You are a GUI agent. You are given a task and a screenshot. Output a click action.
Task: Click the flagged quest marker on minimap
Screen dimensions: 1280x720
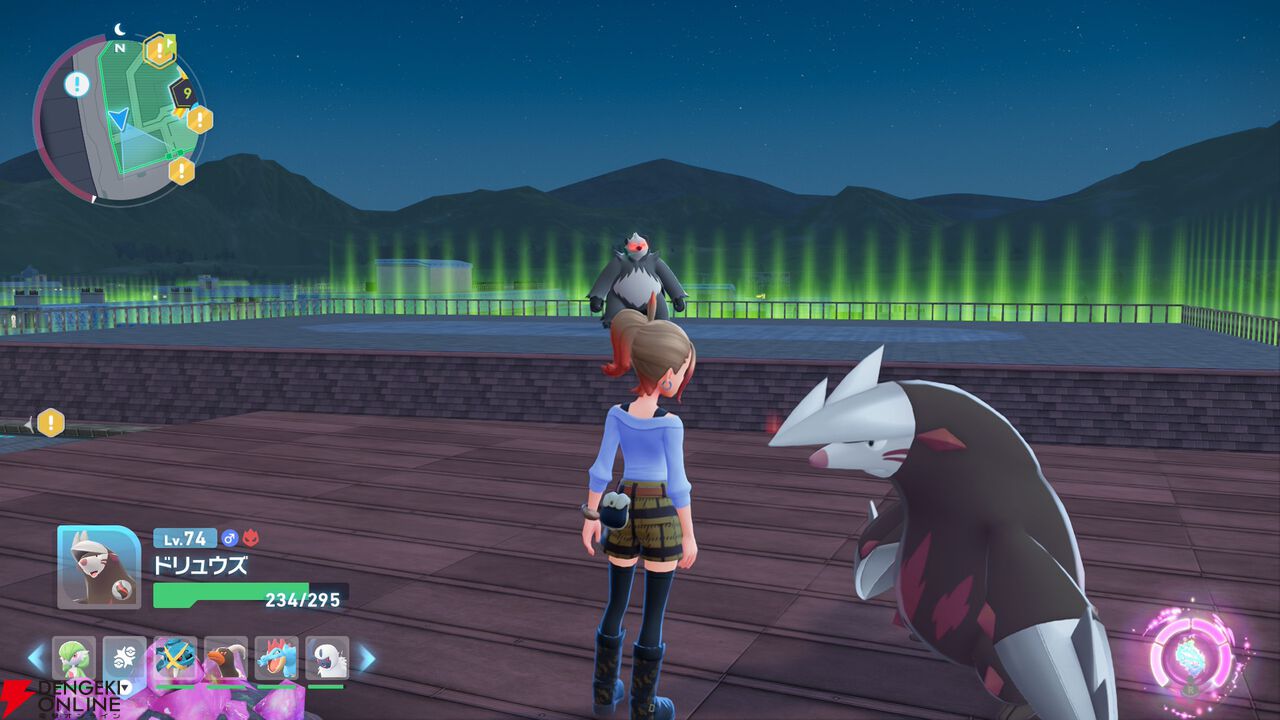tap(160, 49)
